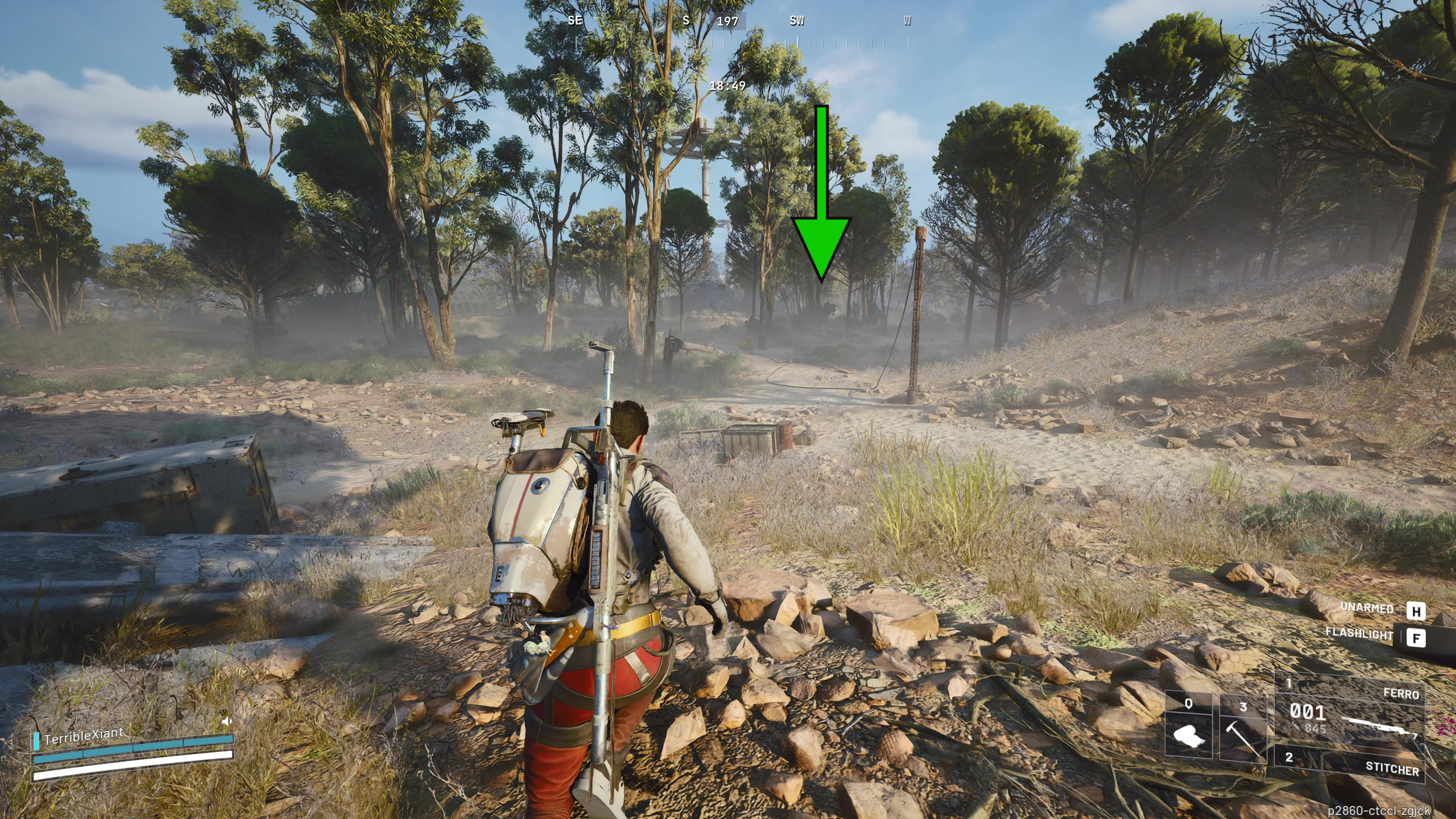Viewport: 1456px width, 819px height.
Task: Click the speaker icon beside the player name
Action: [x=226, y=722]
